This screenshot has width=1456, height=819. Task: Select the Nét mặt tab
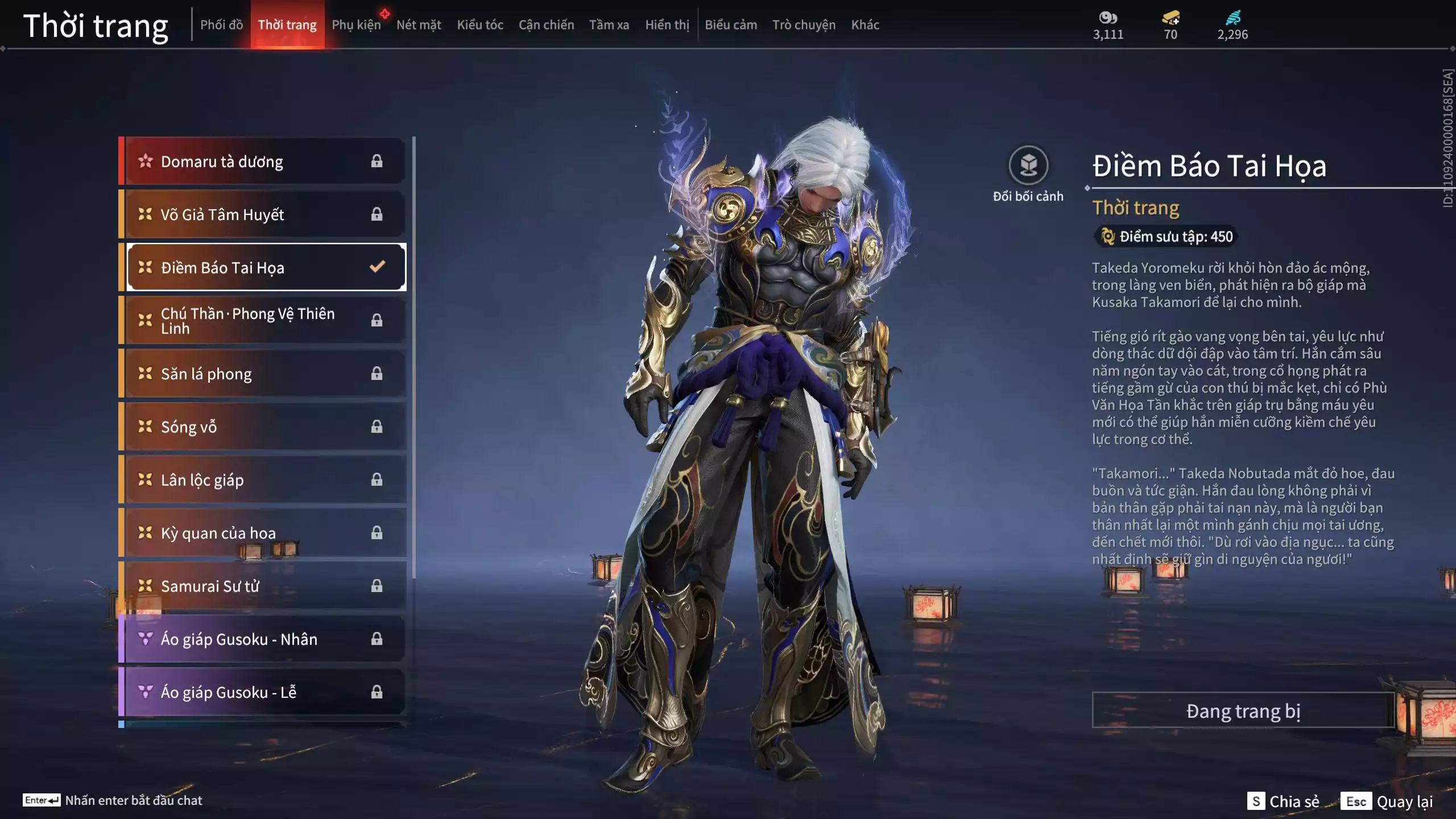[419, 24]
